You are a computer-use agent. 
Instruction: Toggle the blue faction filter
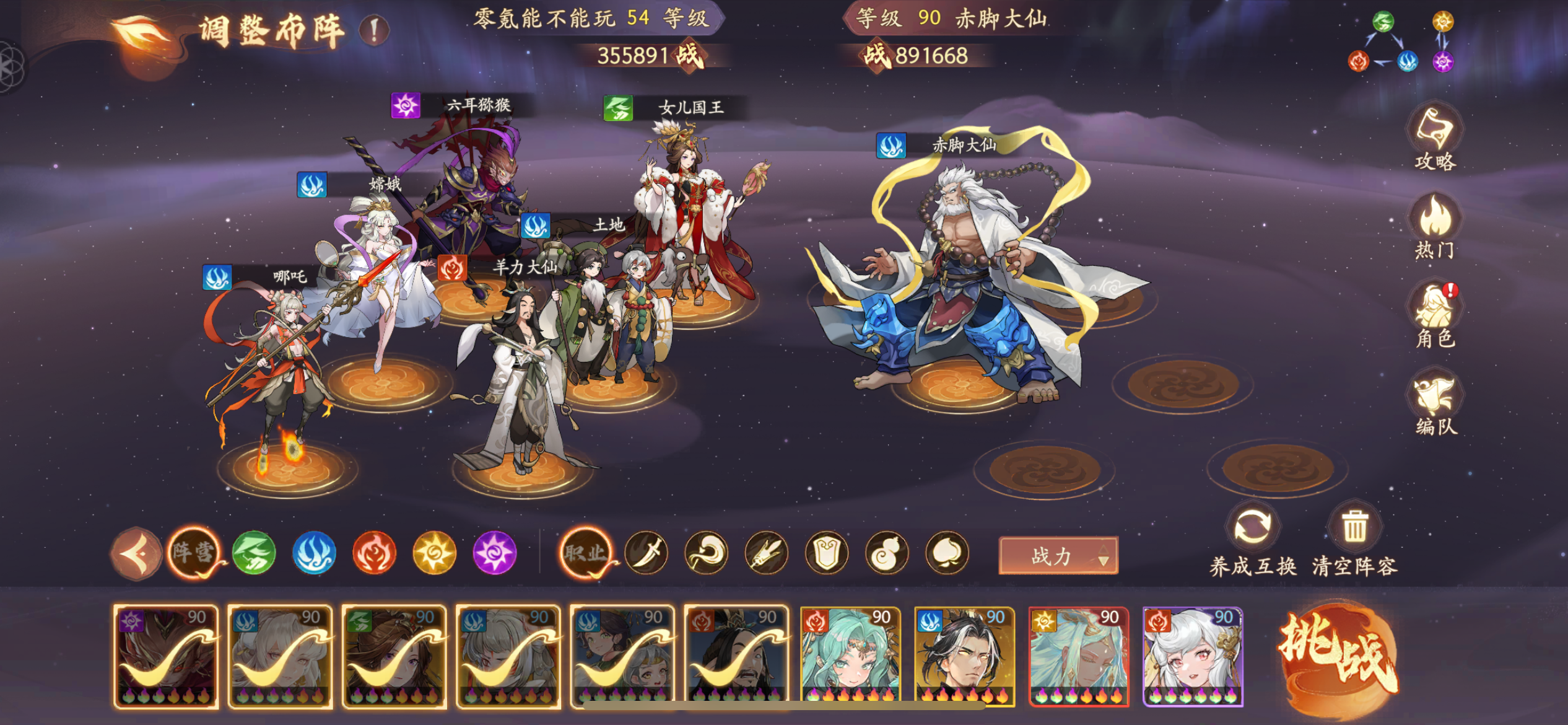click(x=315, y=553)
